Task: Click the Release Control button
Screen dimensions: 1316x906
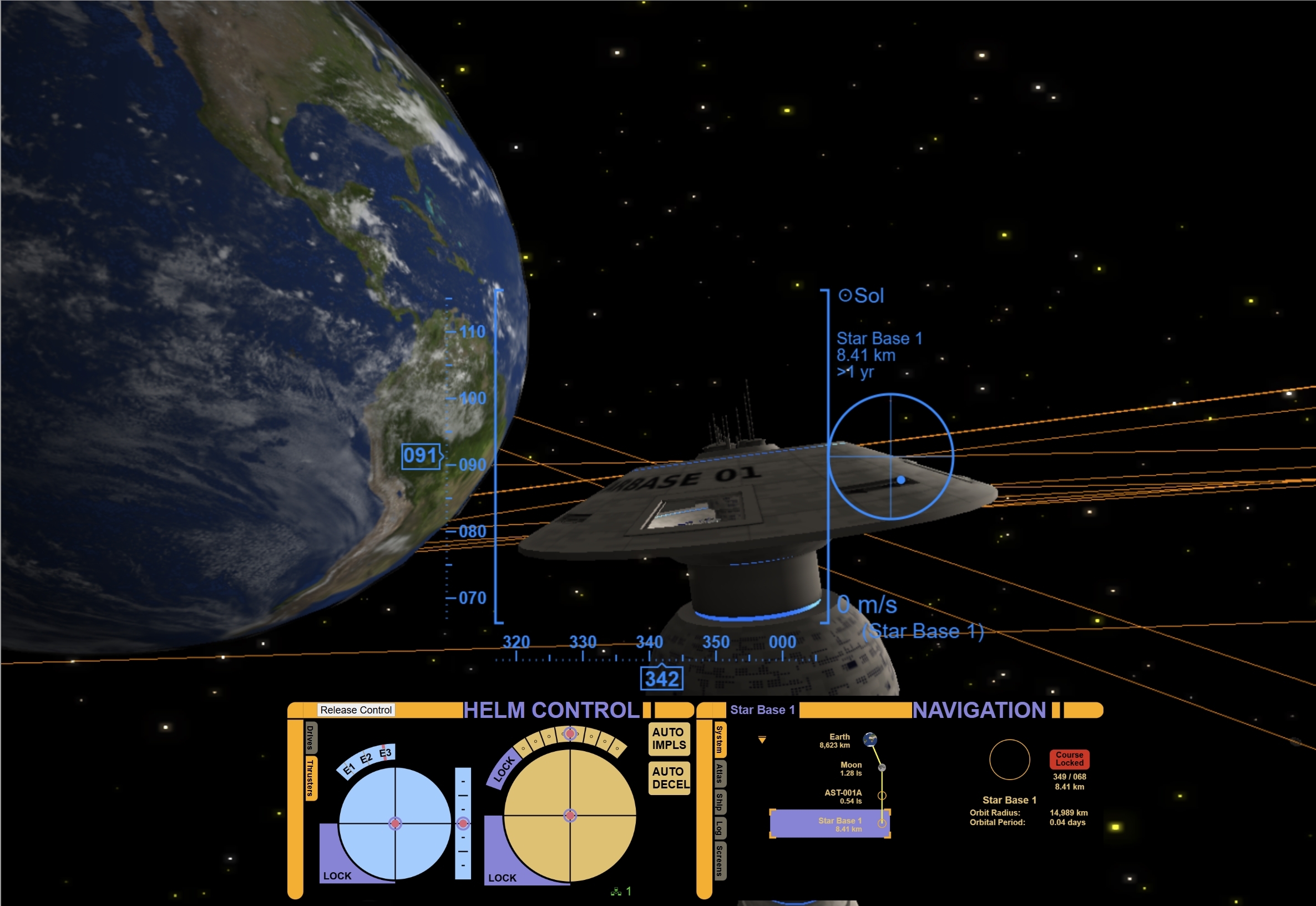Action: (356, 710)
